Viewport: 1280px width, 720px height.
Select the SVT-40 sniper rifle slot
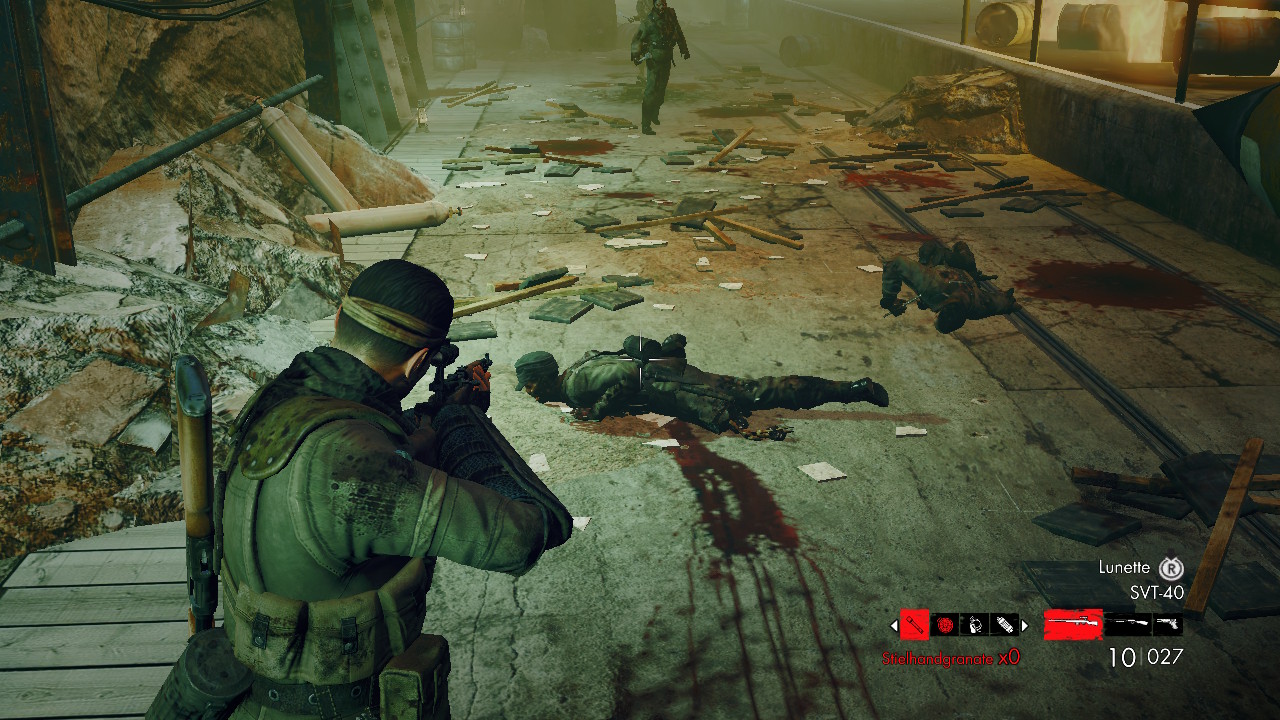click(x=1073, y=625)
